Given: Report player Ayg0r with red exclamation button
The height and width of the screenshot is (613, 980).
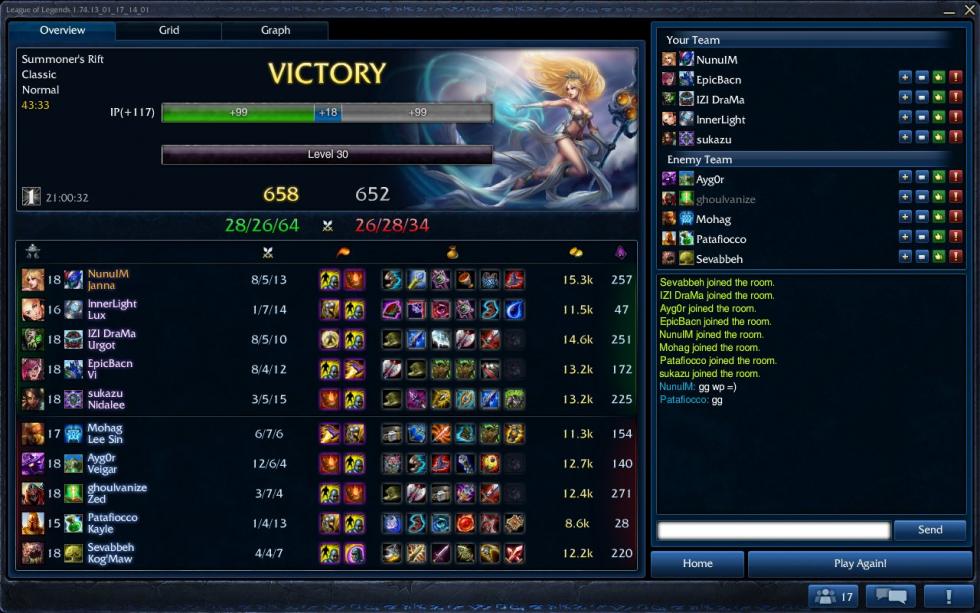Looking at the screenshot, I should point(956,177).
